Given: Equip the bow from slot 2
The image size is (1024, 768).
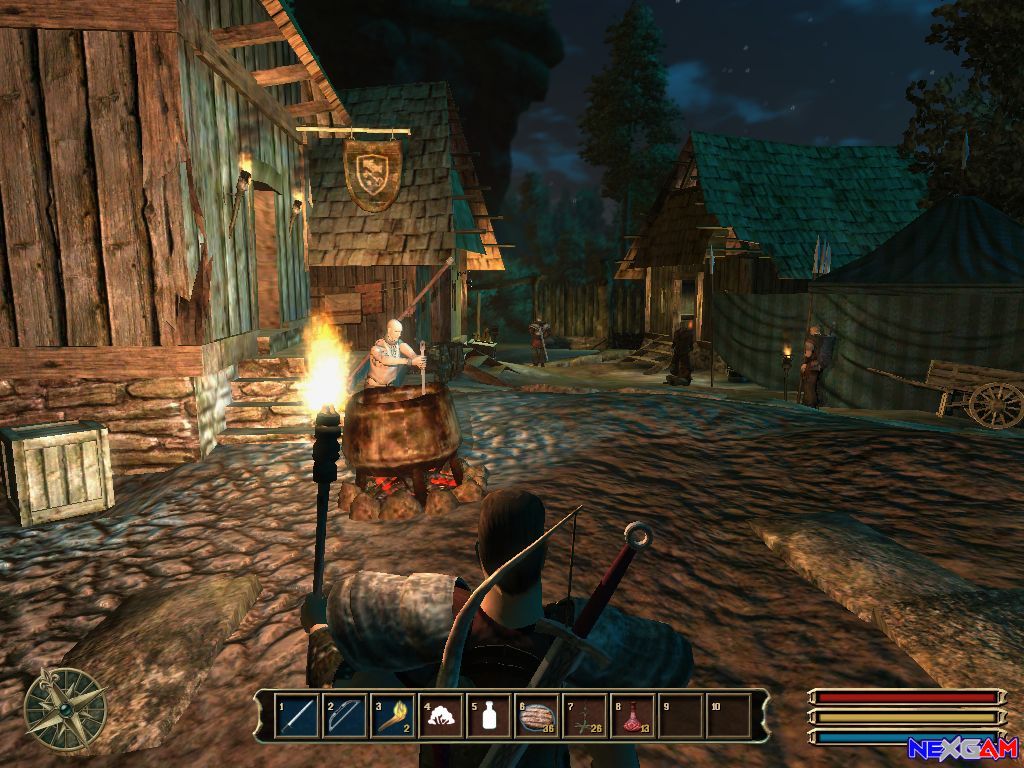Looking at the screenshot, I should [x=345, y=716].
